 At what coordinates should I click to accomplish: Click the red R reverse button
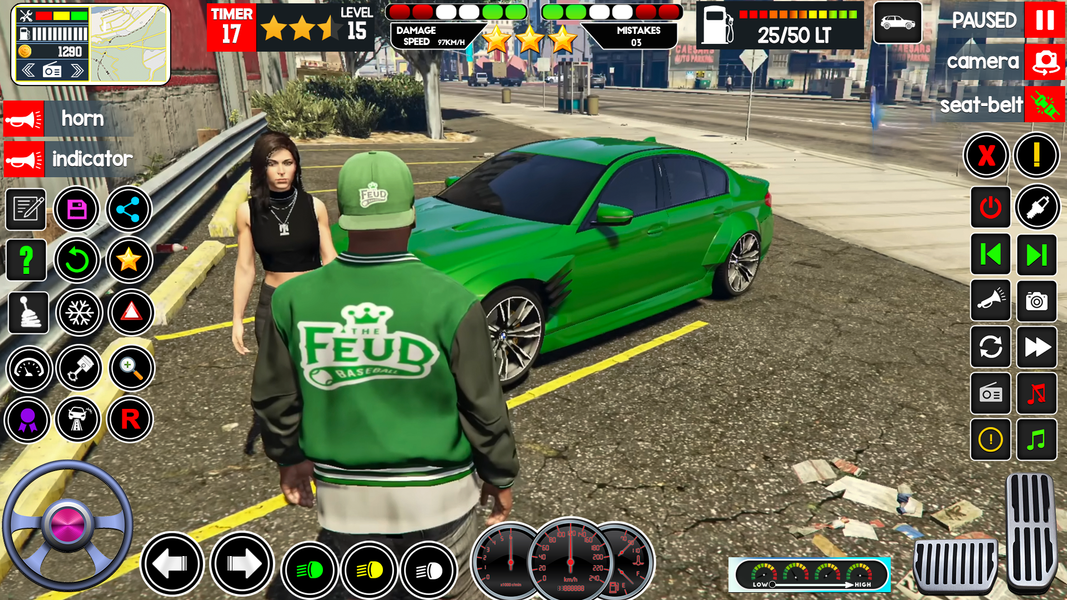[x=129, y=419]
